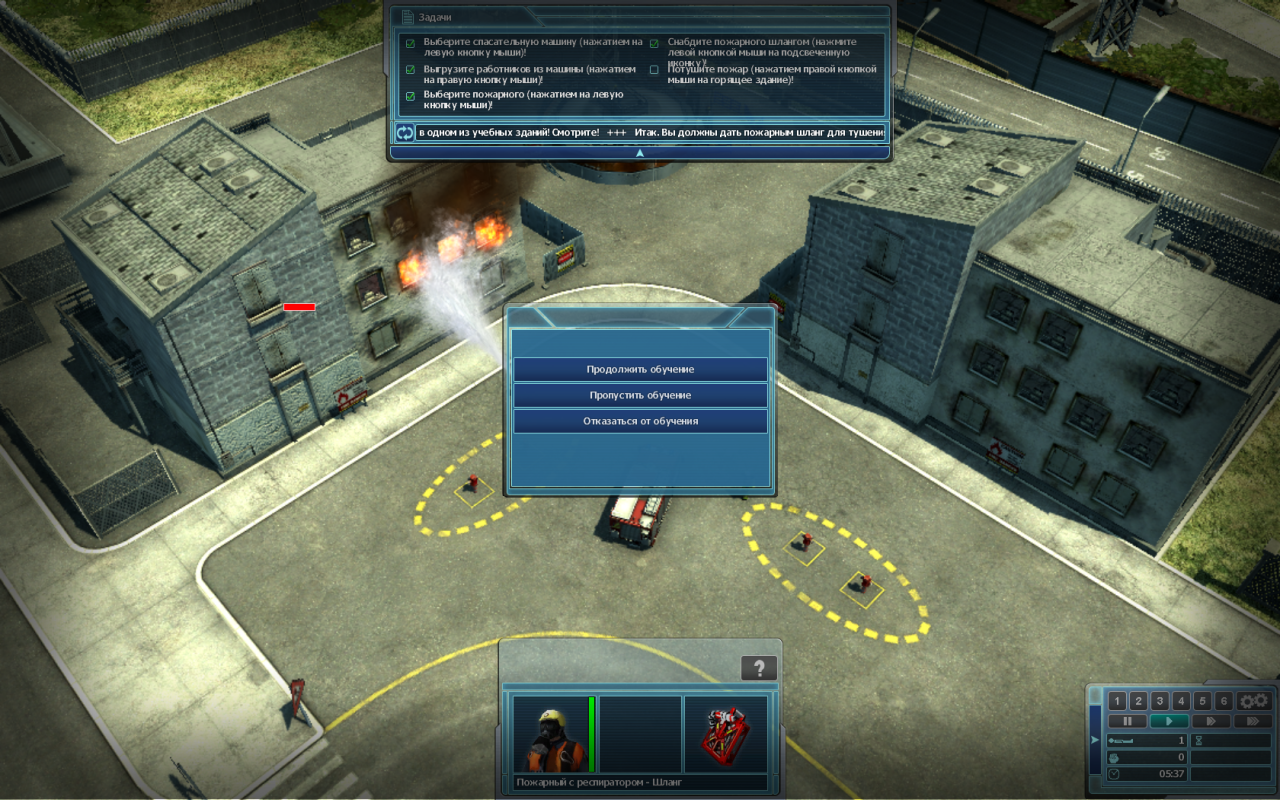Pause the game speed
Screen dimensions: 1280x800
[x=1127, y=721]
